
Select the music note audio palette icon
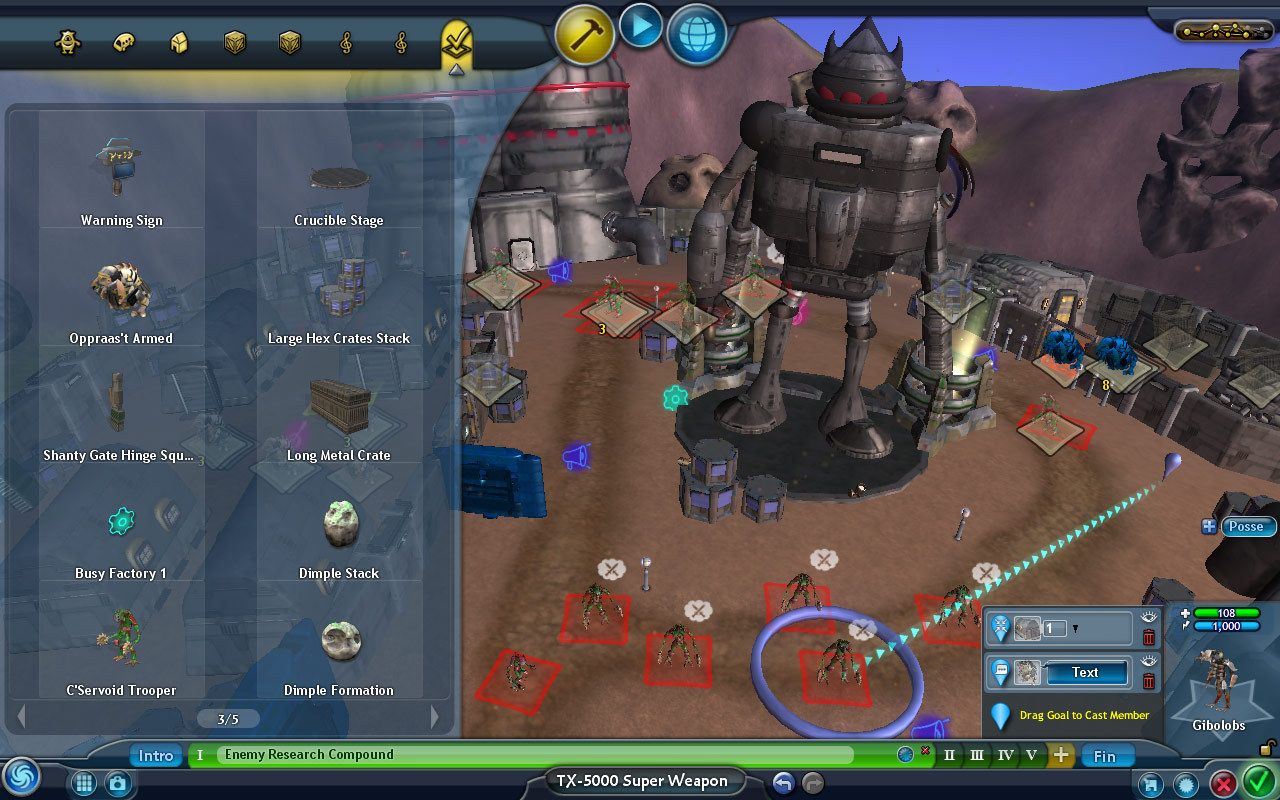[x=345, y=42]
